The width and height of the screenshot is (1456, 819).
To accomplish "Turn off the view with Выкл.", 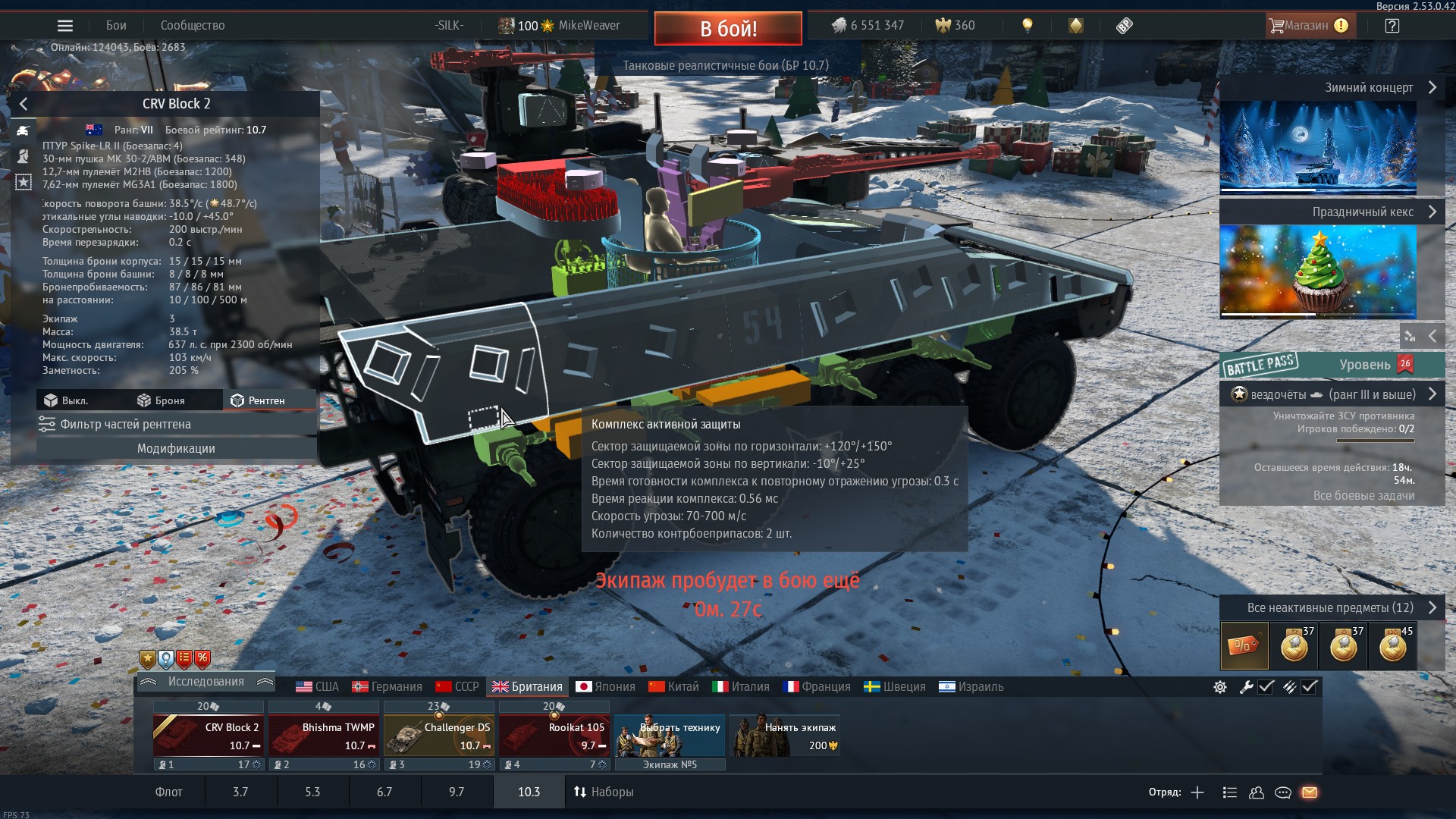I will [x=67, y=400].
